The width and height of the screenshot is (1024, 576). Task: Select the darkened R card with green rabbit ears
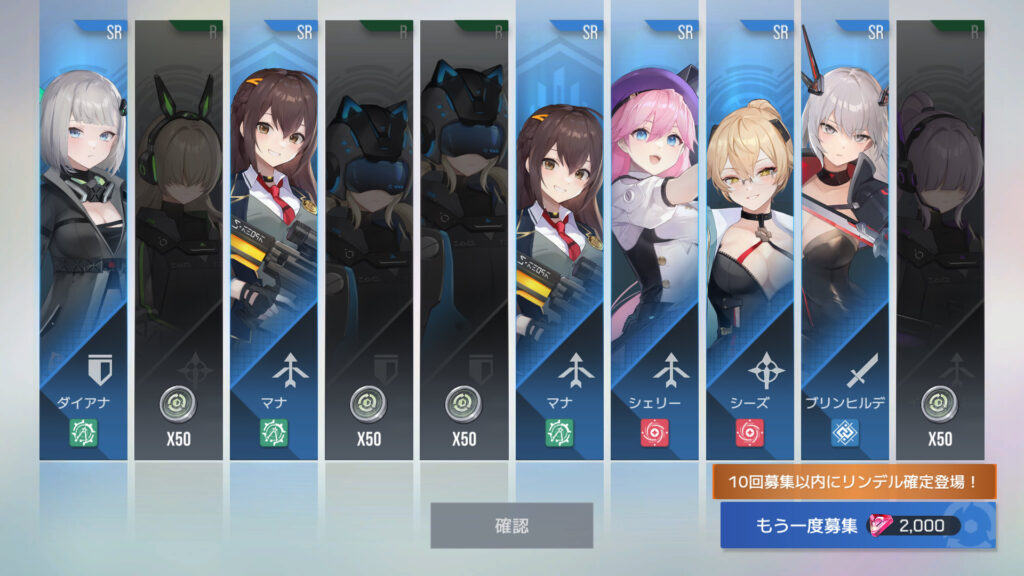178,240
